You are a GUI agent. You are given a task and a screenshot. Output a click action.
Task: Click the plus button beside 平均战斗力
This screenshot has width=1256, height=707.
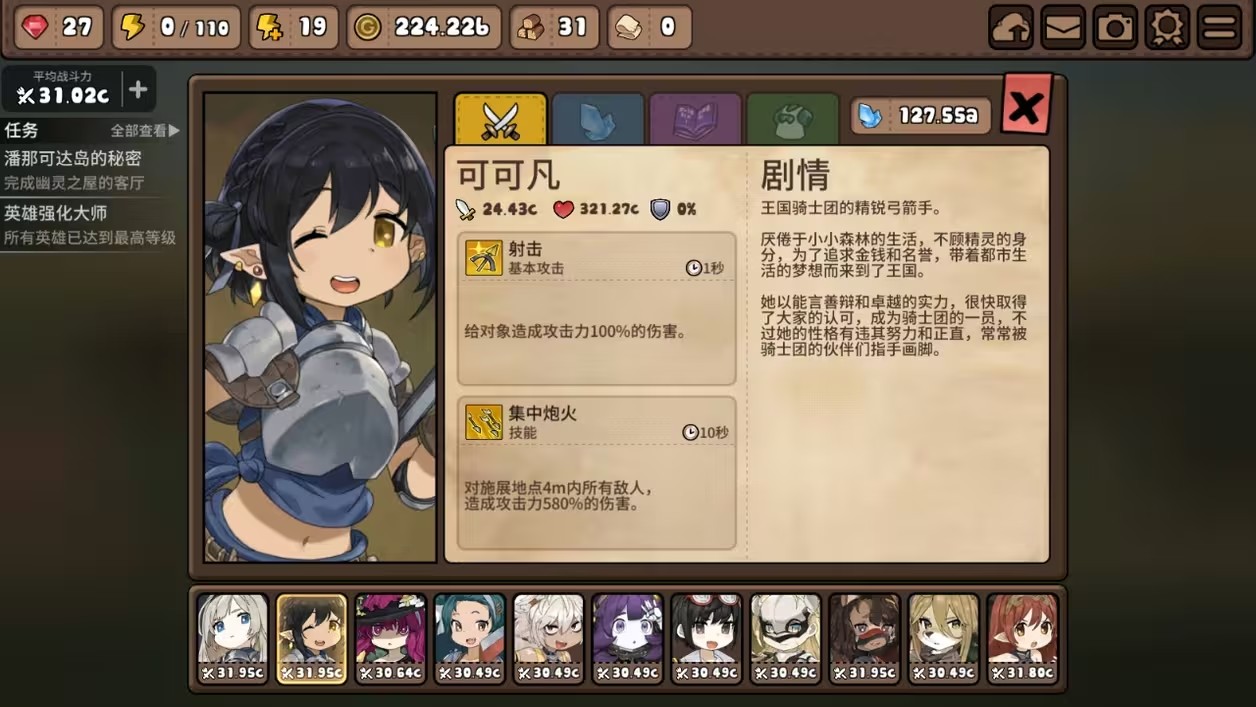click(x=138, y=90)
